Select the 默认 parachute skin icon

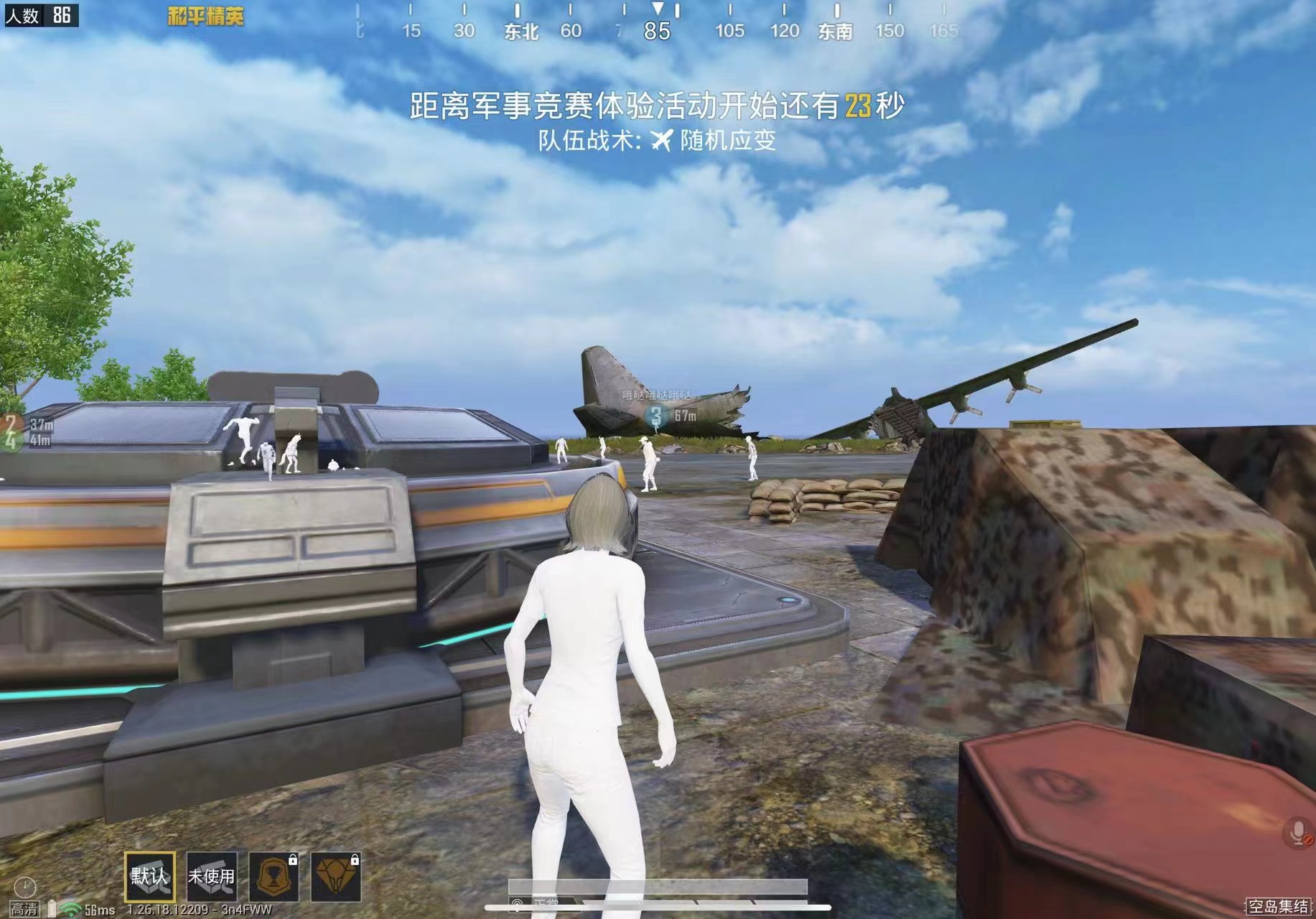pyautogui.click(x=151, y=877)
